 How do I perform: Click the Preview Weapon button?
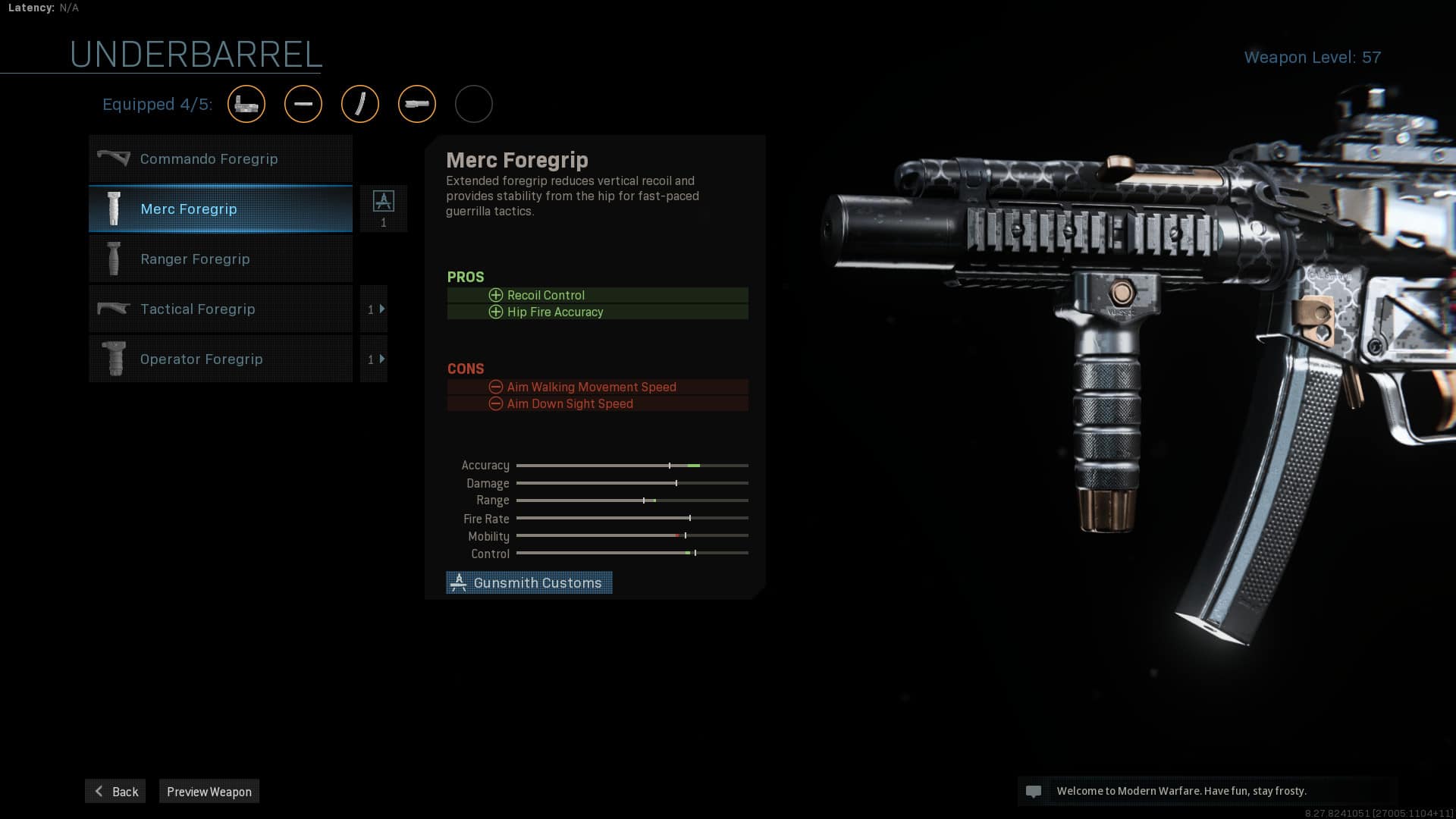[209, 791]
